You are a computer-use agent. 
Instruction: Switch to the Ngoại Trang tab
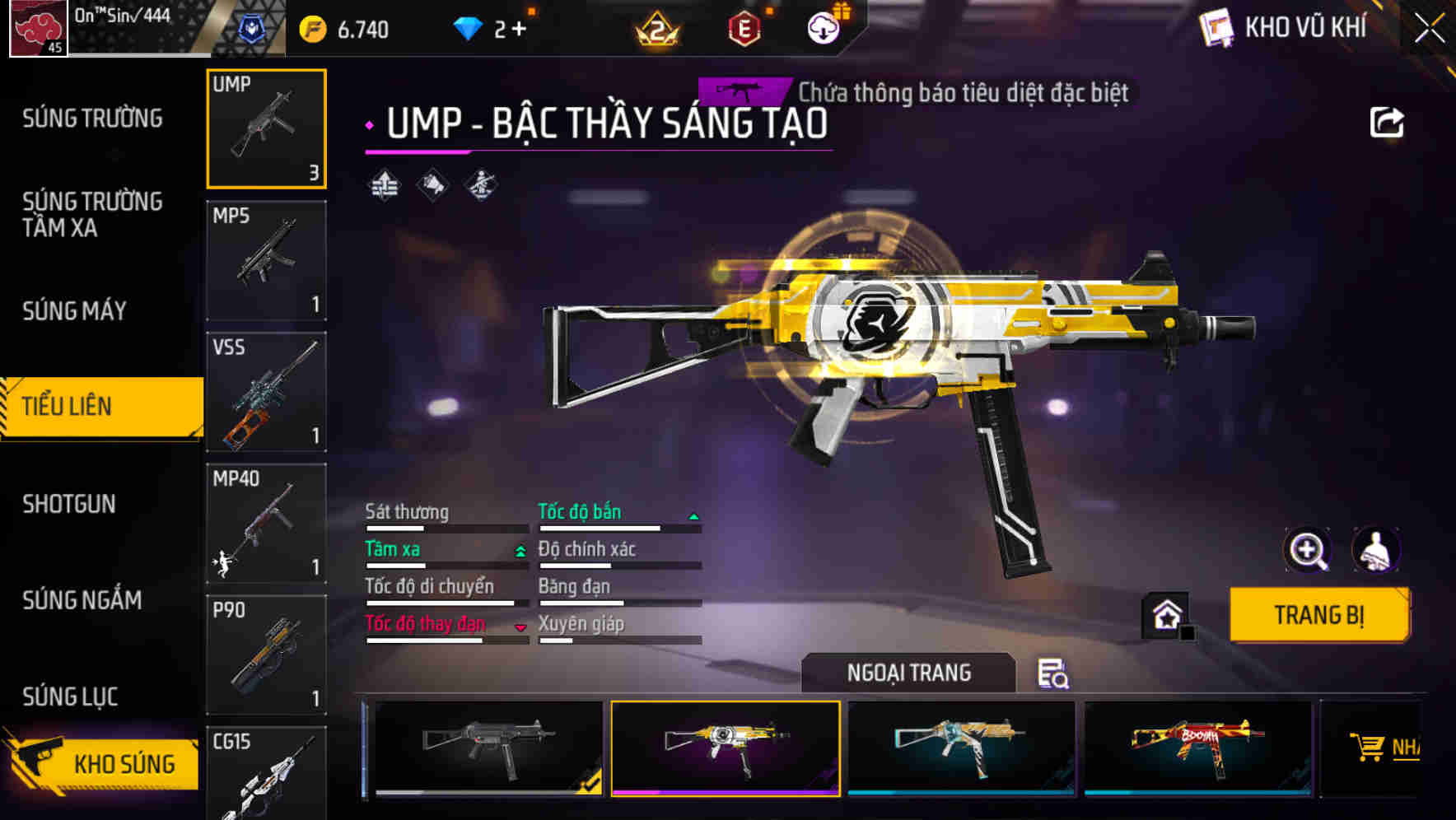[x=907, y=673]
